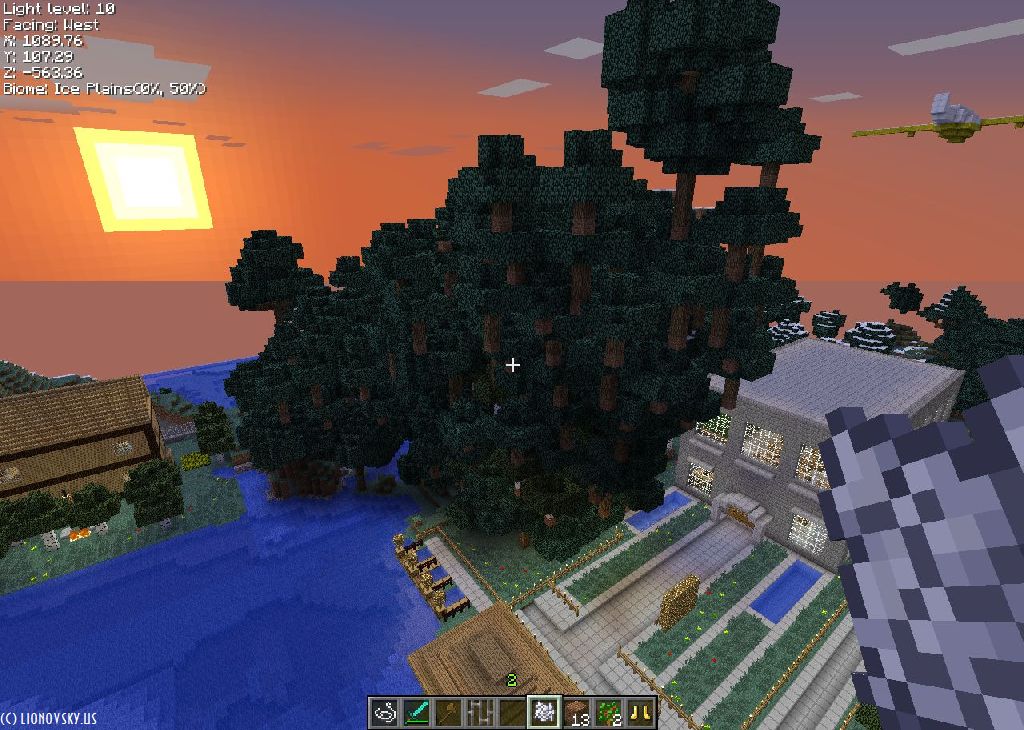Choose the wooden tool hotbar slot

coord(448,712)
